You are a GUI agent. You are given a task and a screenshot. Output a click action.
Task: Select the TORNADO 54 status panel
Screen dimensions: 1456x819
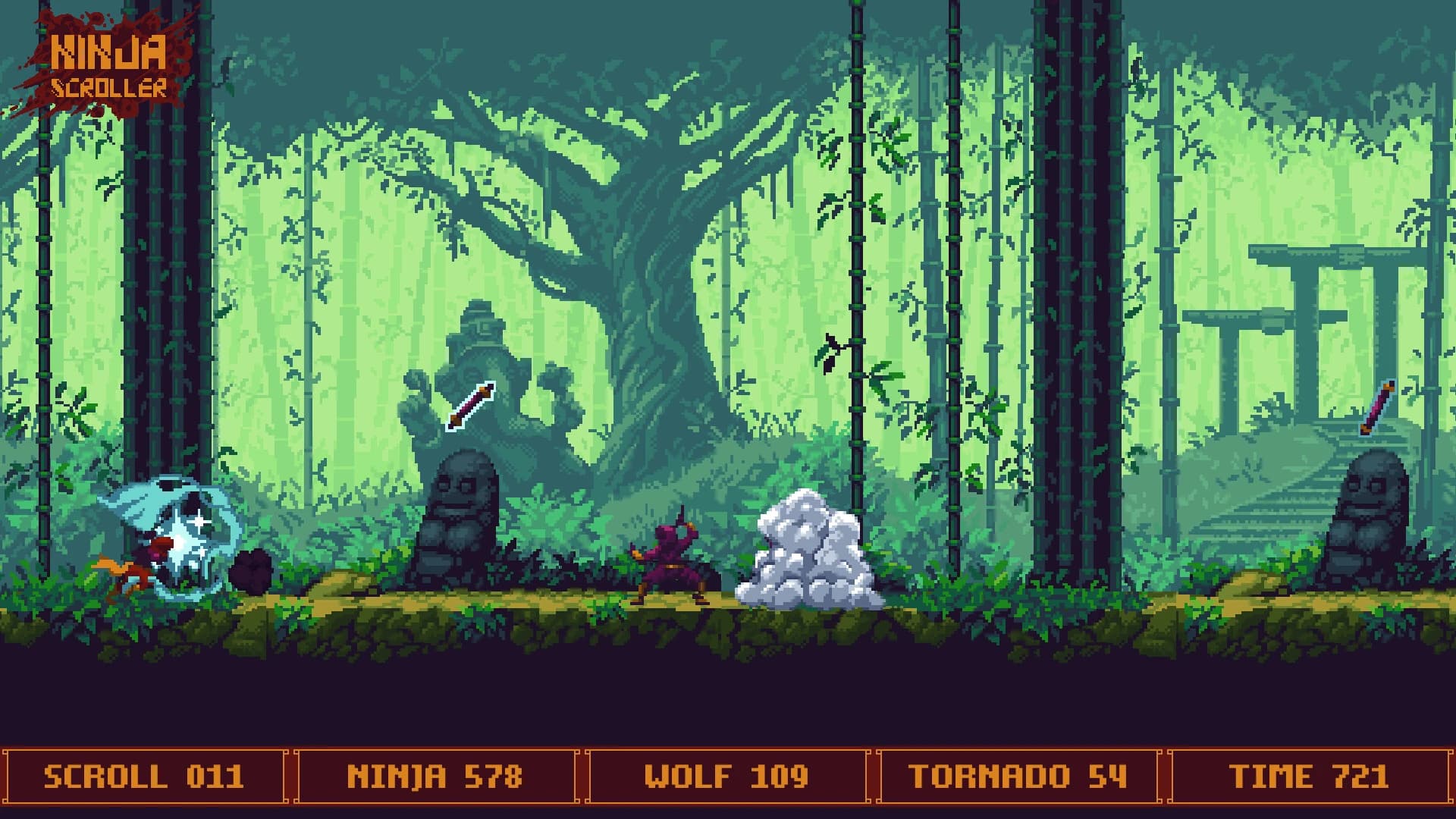1016,775
